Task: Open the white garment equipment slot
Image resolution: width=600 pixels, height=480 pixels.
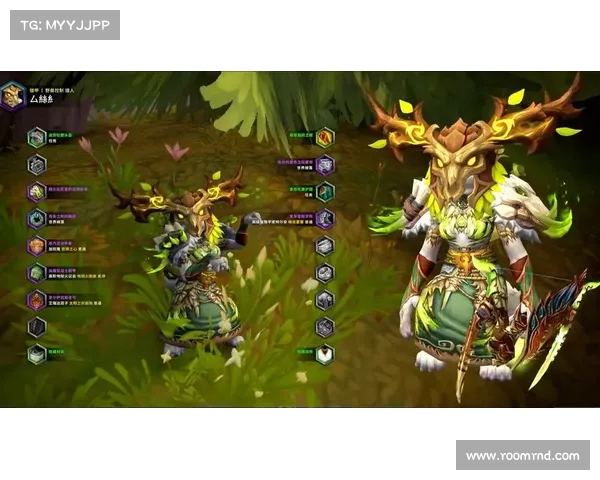Action: 325,354
